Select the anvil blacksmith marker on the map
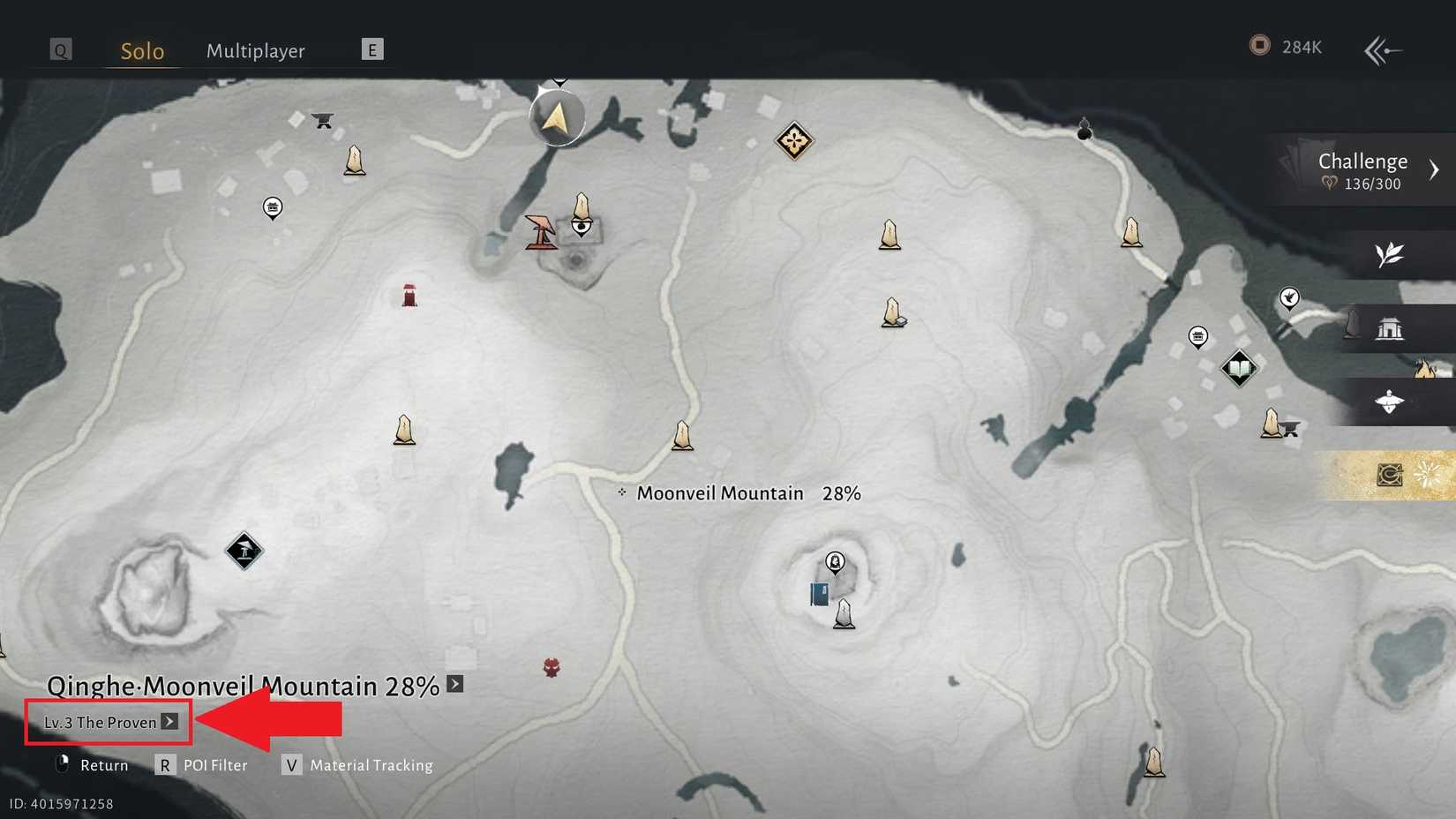Image resolution: width=1456 pixels, height=819 pixels. point(321,120)
